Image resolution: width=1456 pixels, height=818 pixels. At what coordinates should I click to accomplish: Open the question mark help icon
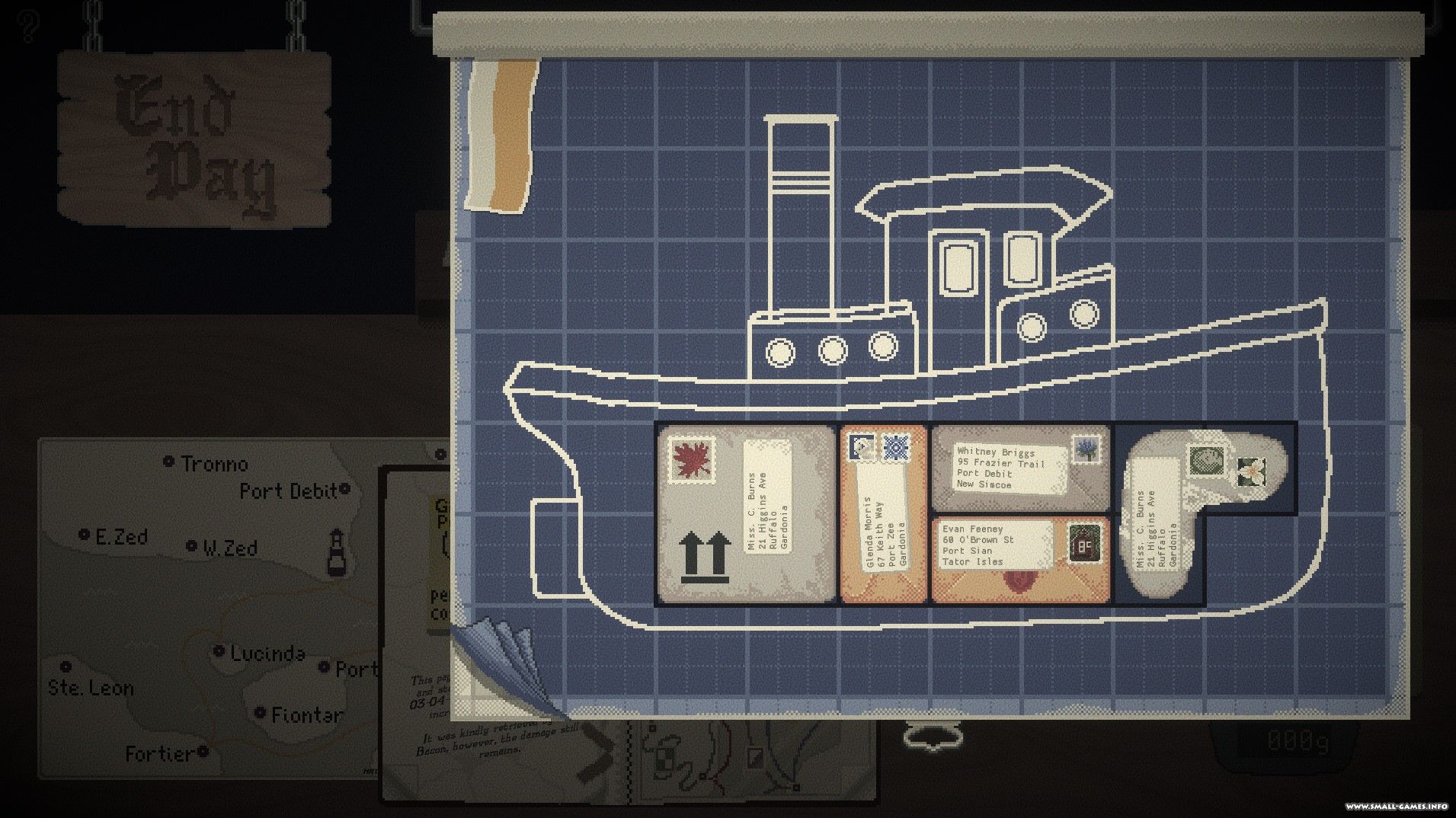29,26
